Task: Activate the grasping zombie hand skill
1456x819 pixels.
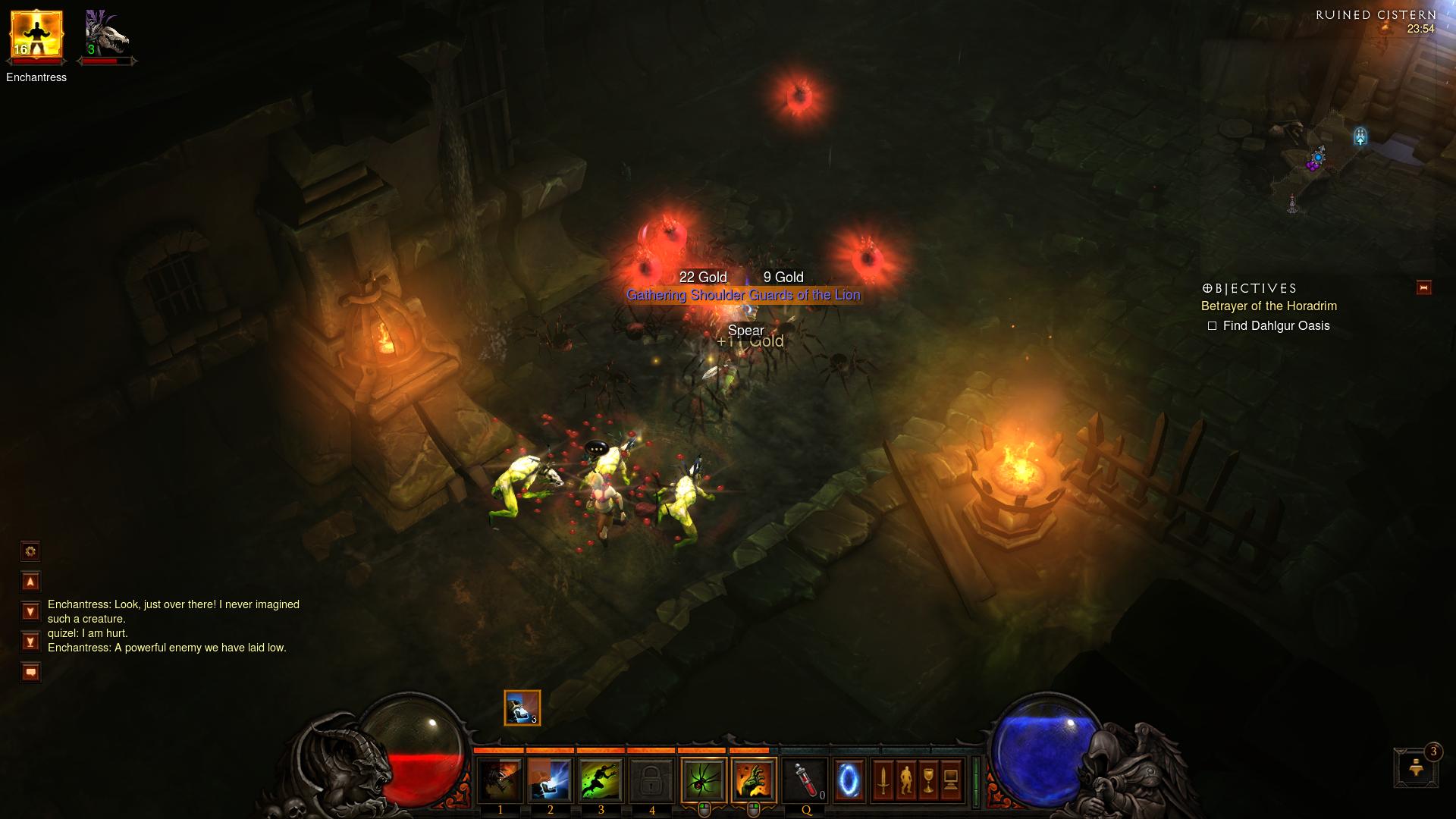Action: (x=754, y=780)
